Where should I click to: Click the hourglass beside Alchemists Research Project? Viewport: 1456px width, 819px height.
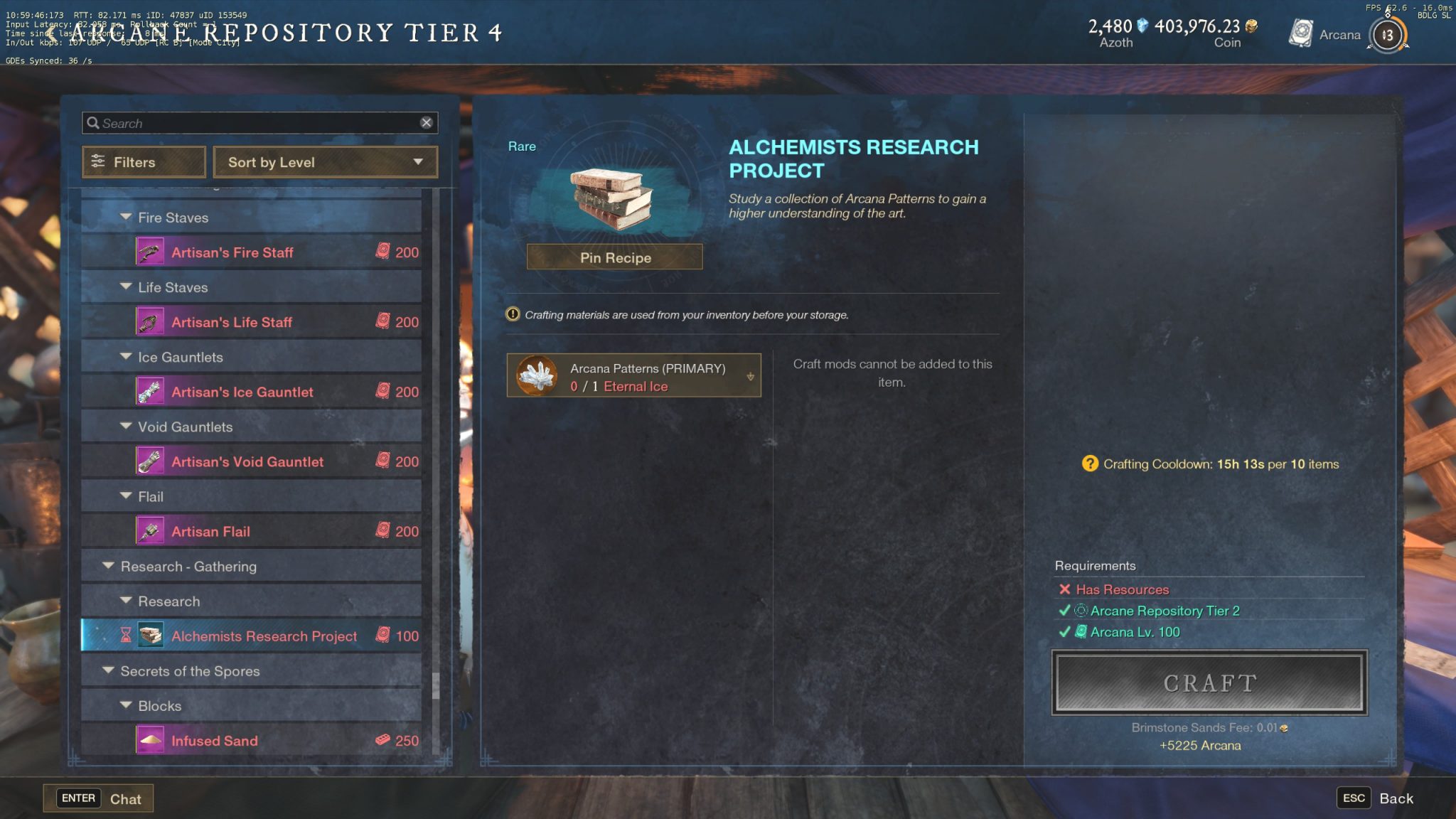click(127, 636)
